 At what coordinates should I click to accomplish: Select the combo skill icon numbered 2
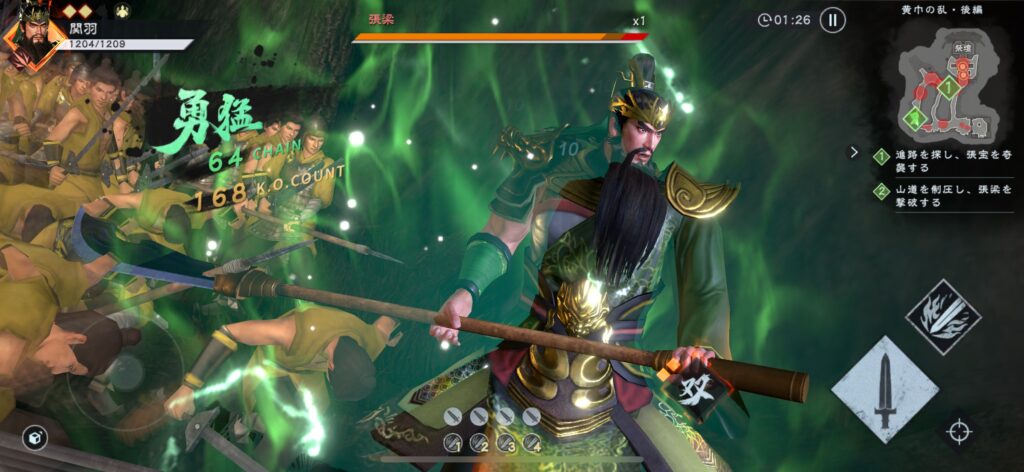481,441
